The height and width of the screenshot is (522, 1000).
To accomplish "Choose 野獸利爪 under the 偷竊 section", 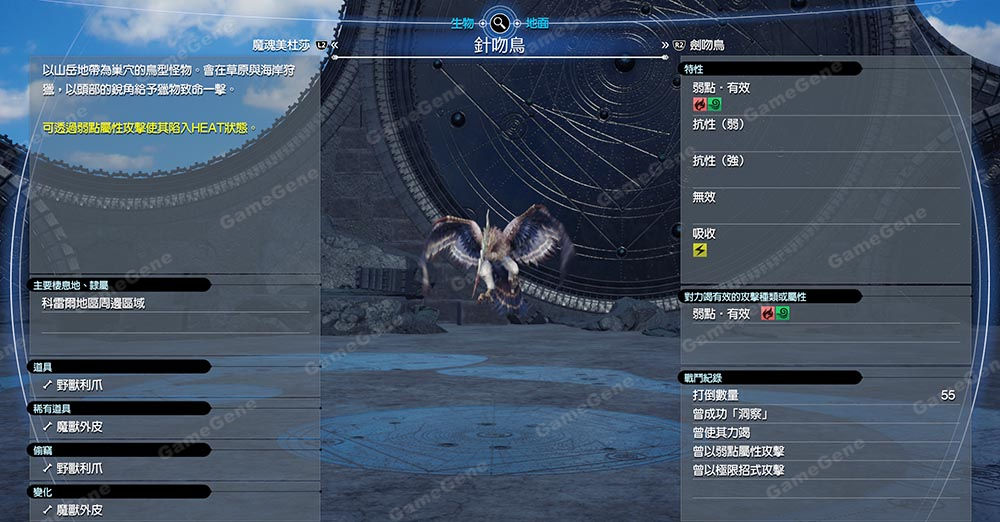I will (x=79, y=468).
